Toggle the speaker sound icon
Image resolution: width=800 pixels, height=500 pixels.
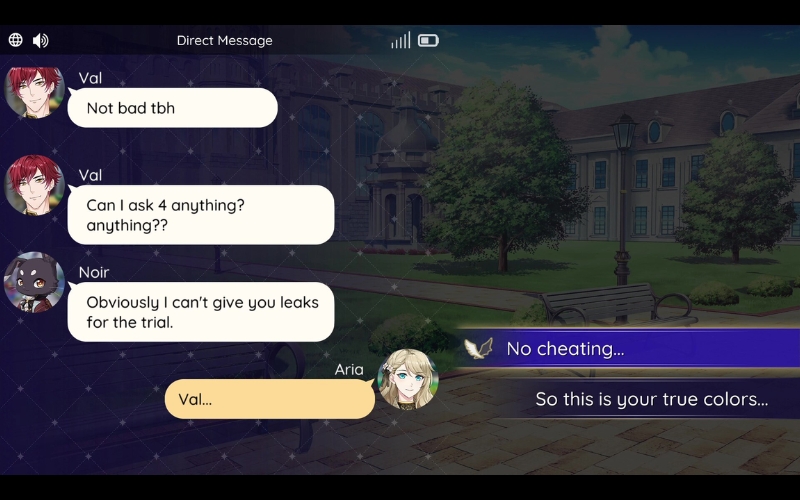pyautogui.click(x=41, y=41)
